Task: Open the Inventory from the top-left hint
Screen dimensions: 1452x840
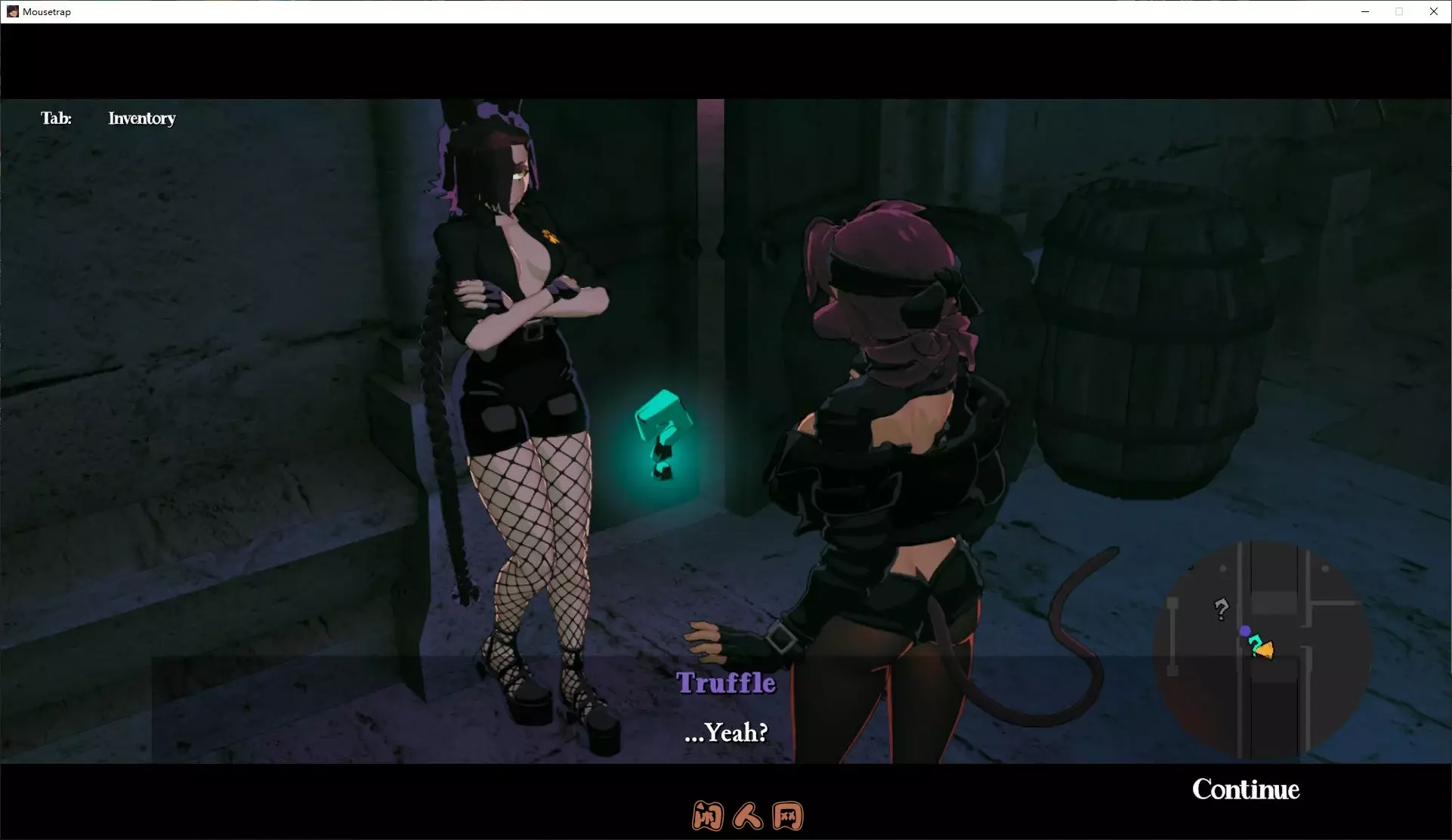Action: pos(141,119)
